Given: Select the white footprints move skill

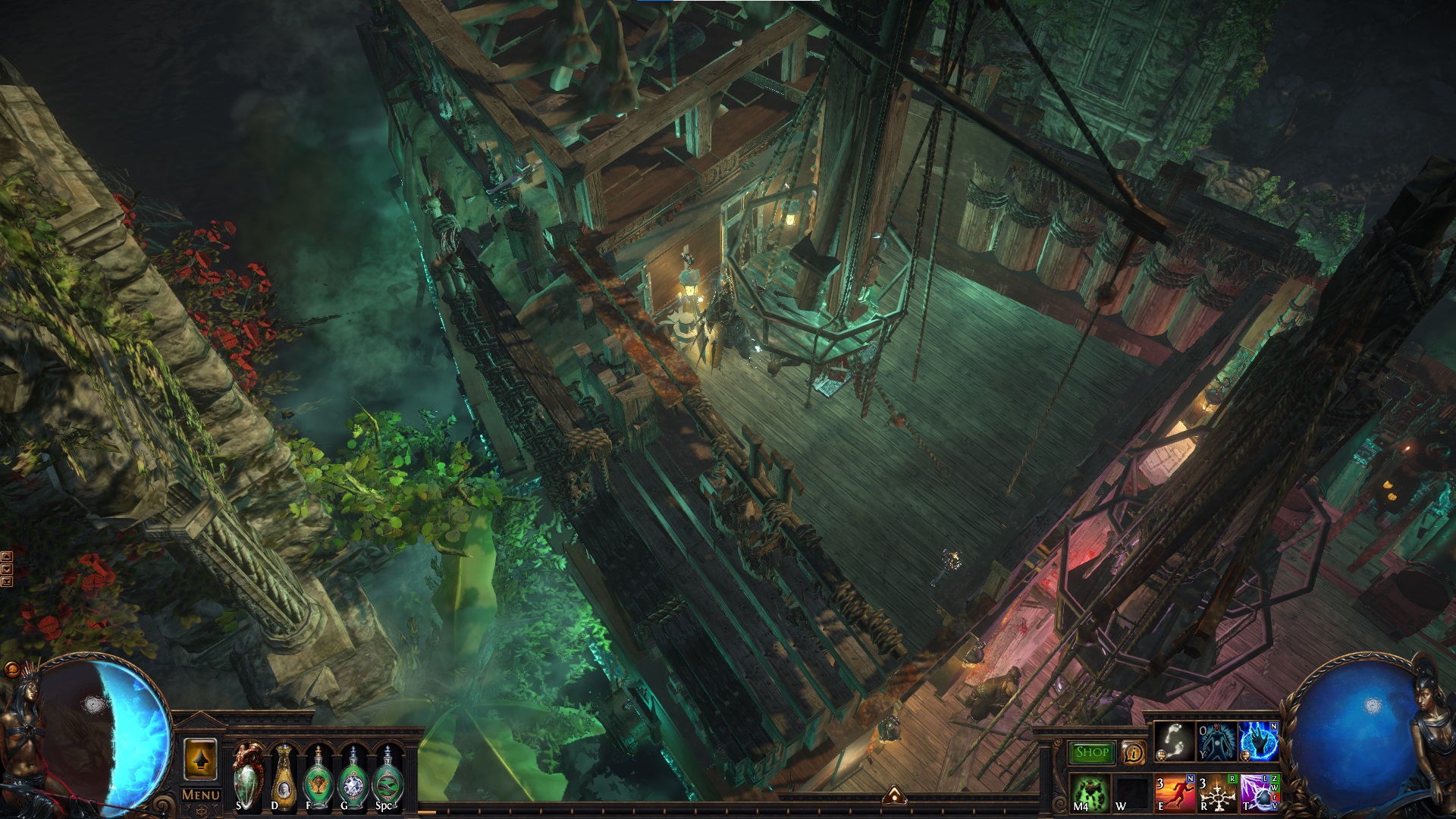Looking at the screenshot, I should click(x=1174, y=741).
